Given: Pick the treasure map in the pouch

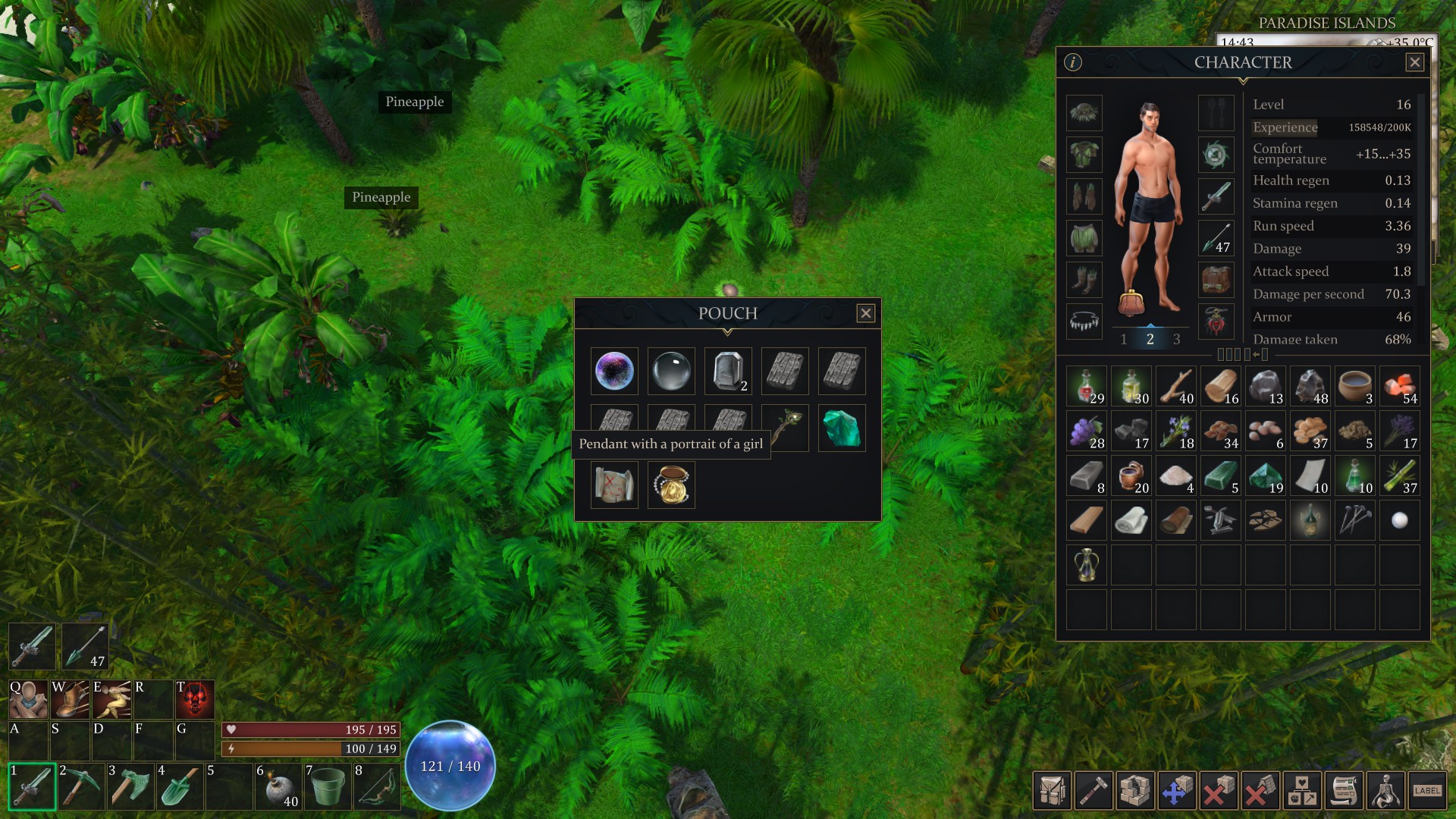Looking at the screenshot, I should 614,485.
